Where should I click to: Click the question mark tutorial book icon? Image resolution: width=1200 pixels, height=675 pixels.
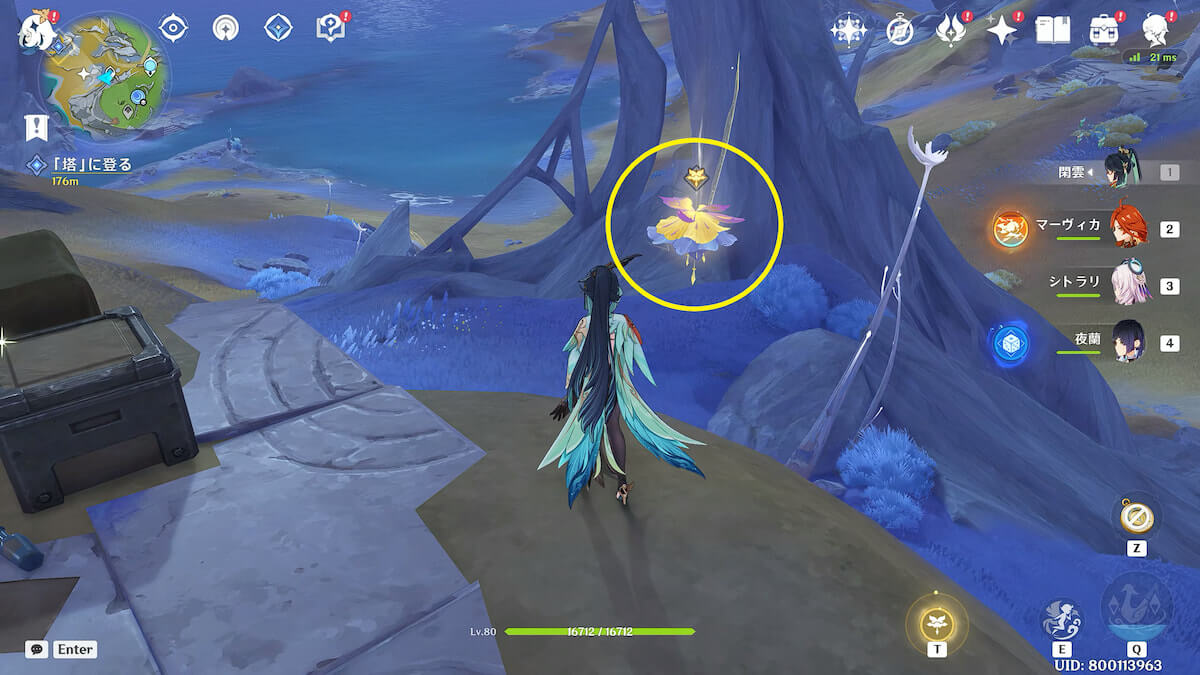click(330, 28)
